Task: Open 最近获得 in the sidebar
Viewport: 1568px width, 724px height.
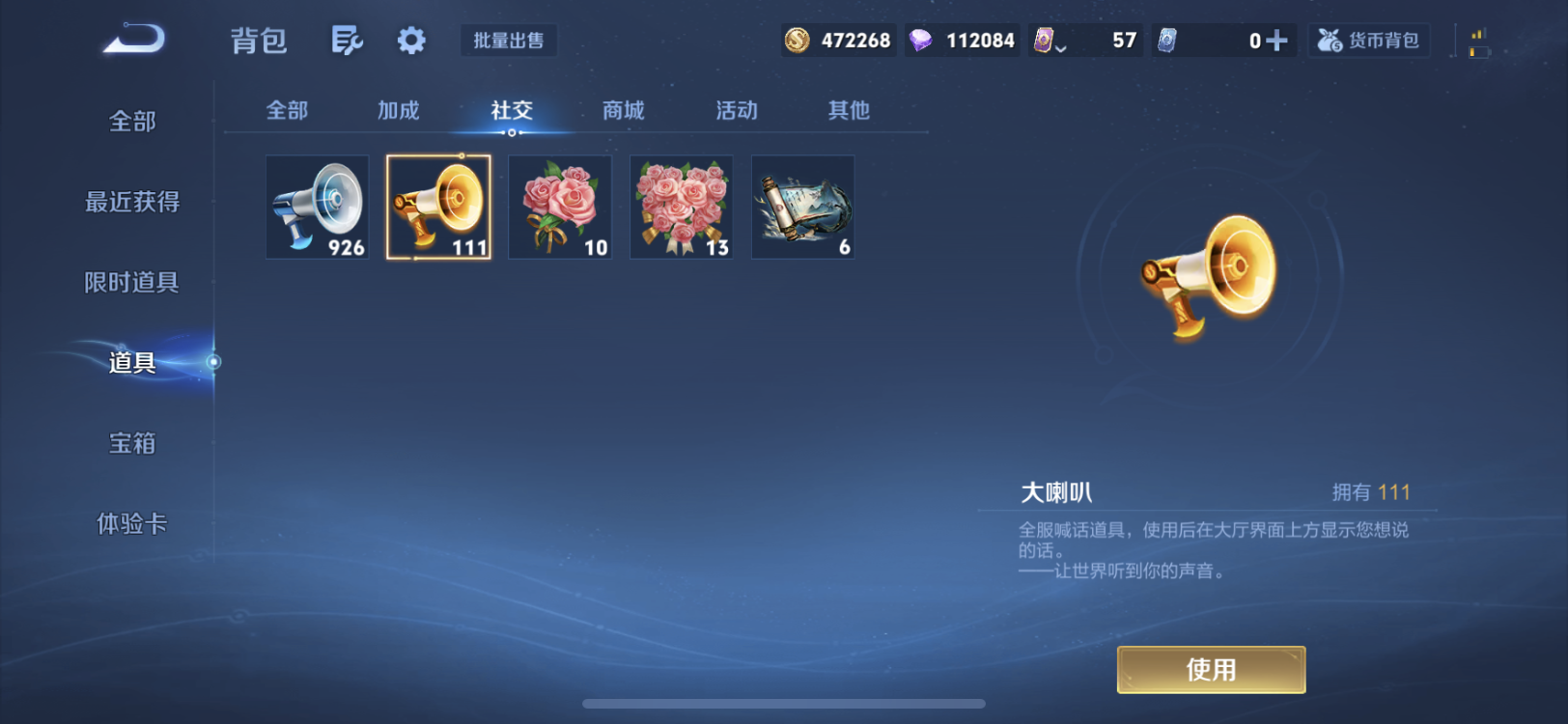Action: (x=130, y=202)
